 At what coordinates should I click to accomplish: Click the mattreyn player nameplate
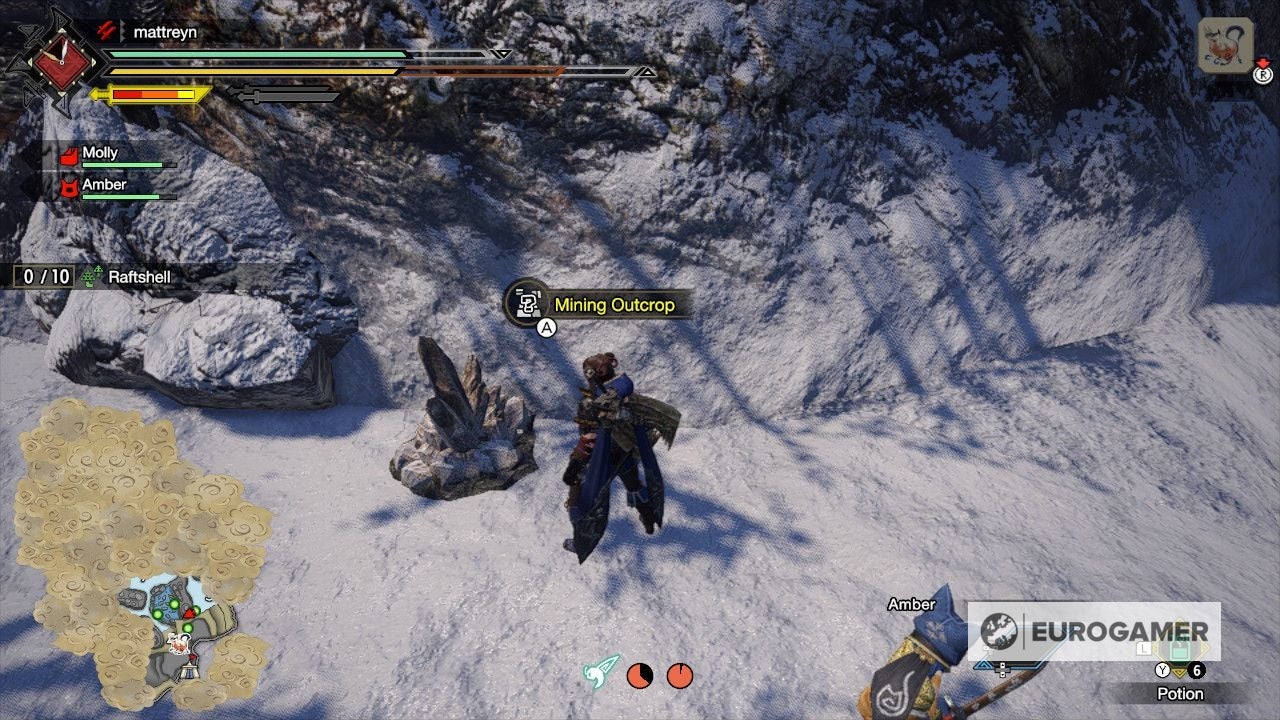(165, 31)
